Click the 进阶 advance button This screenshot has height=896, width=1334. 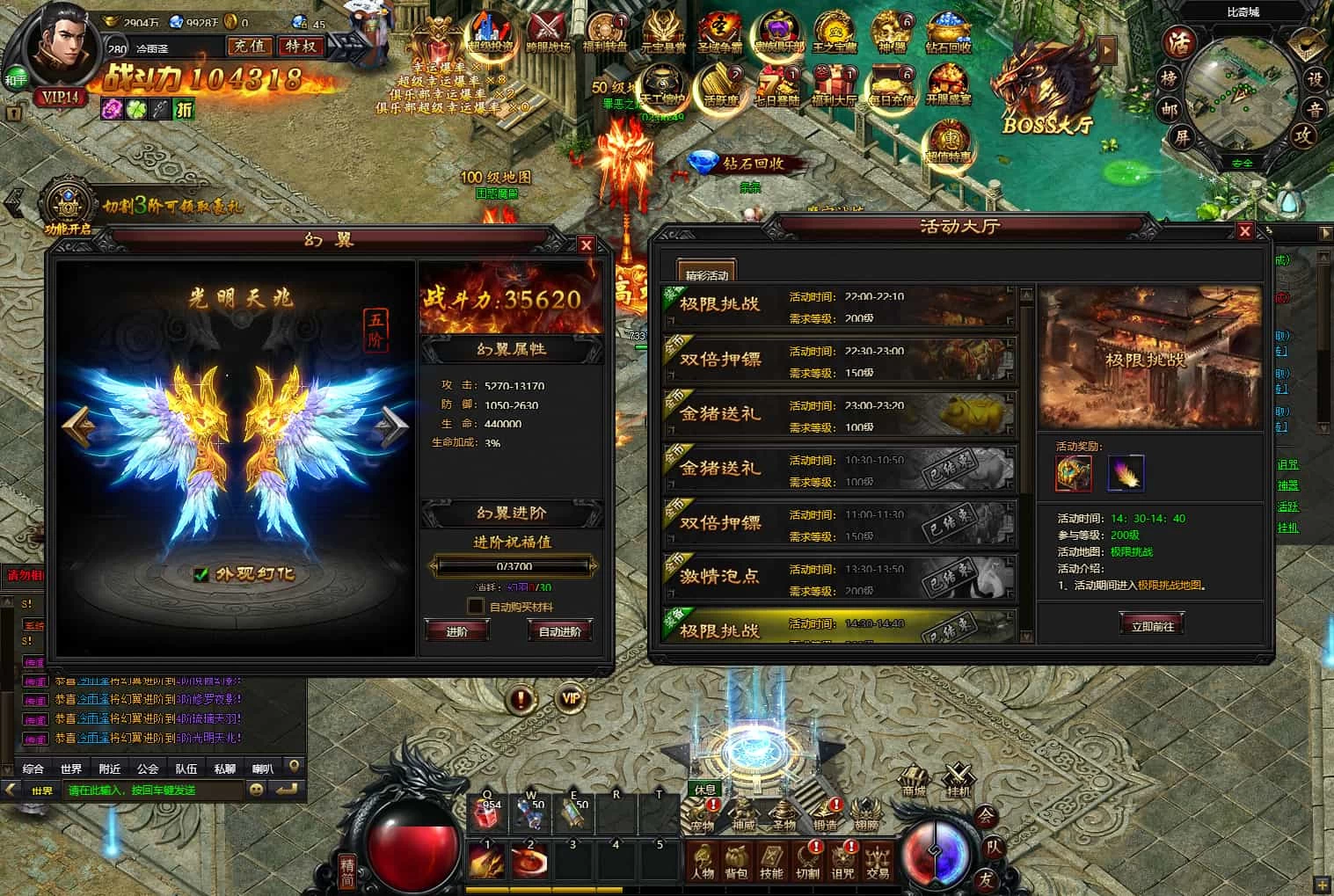[457, 631]
